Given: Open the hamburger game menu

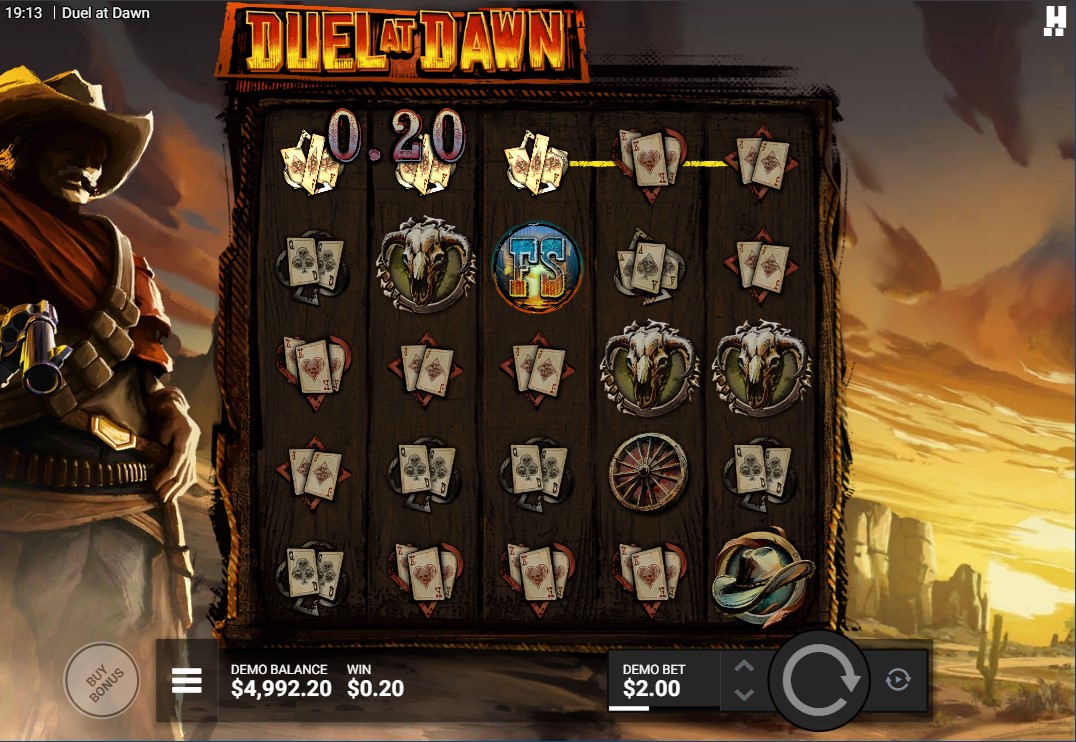Looking at the screenshot, I should pyautogui.click(x=187, y=681).
